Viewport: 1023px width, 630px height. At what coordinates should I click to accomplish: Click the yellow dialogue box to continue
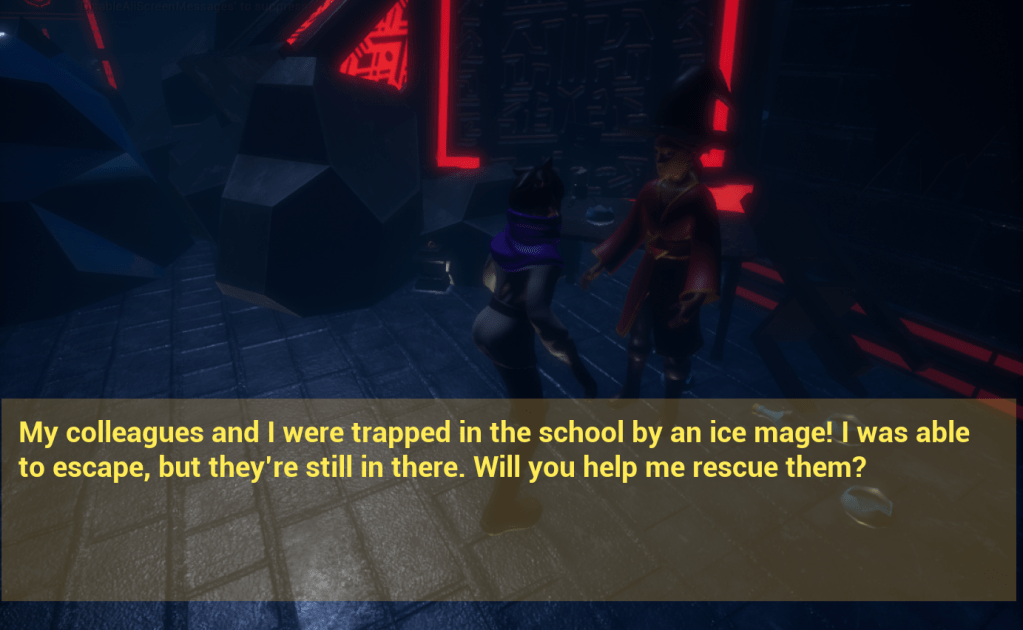click(510, 500)
